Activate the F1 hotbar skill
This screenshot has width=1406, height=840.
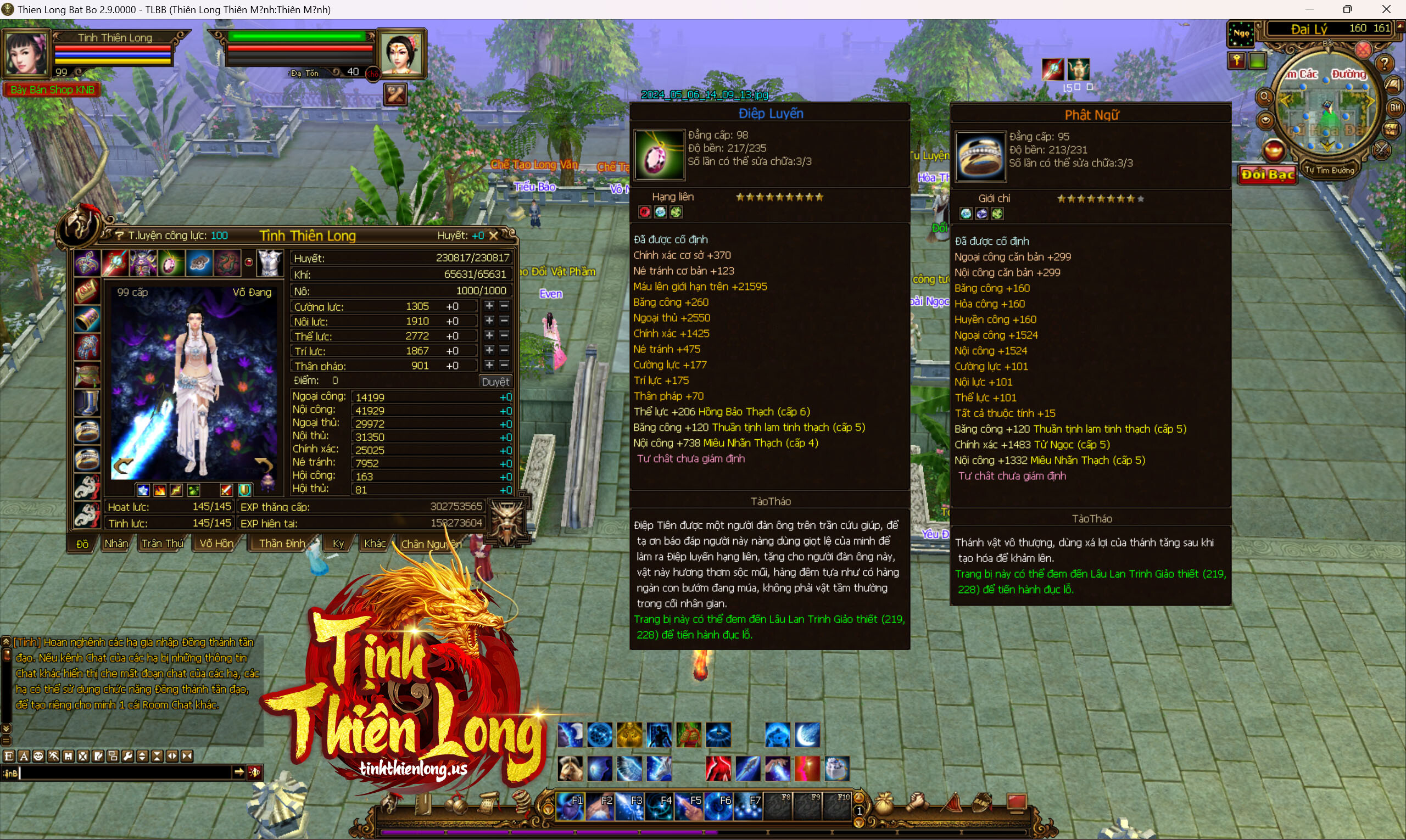570,806
